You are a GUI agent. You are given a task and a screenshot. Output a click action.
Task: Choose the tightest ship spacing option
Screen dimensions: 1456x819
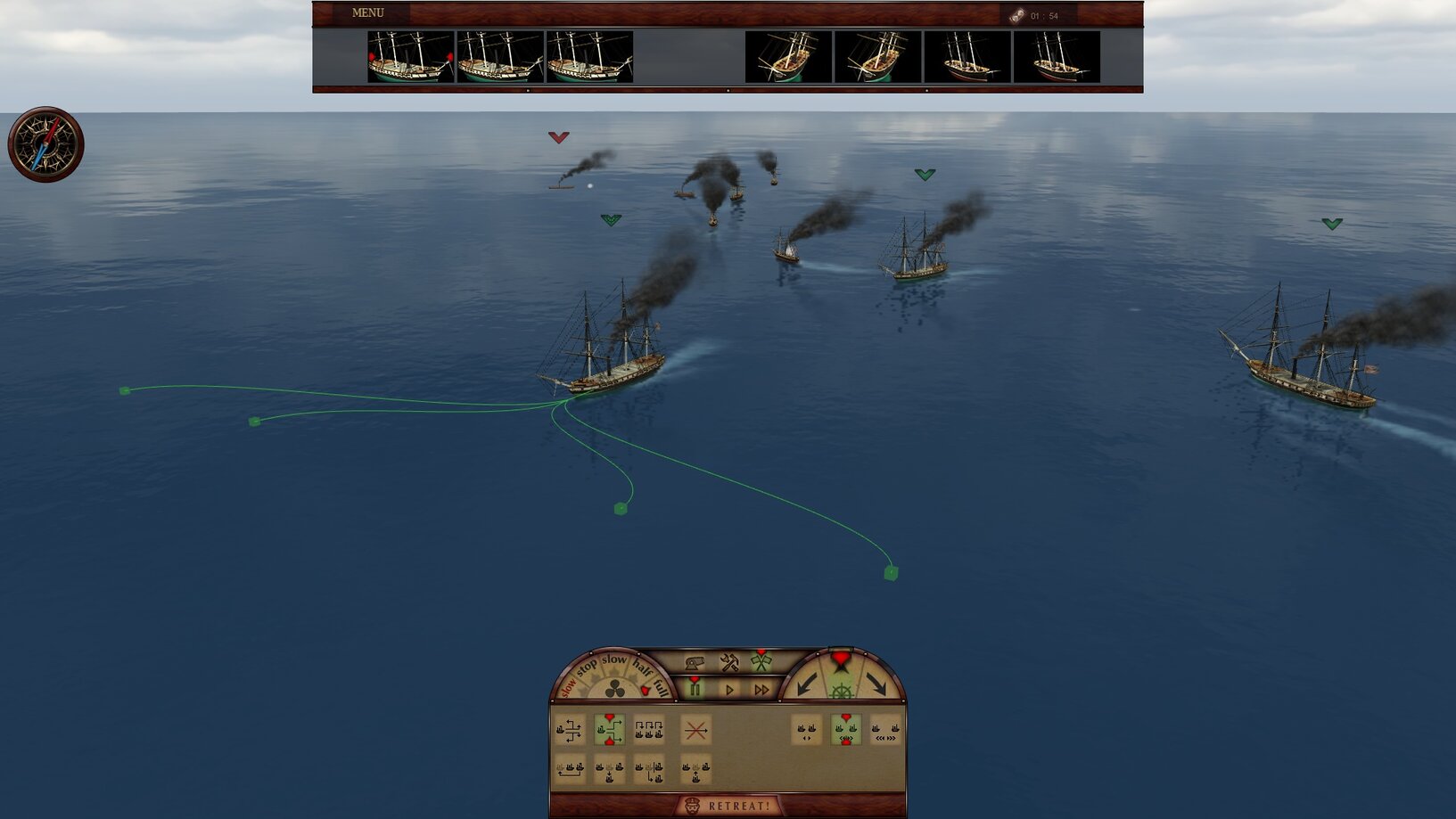tap(806, 731)
